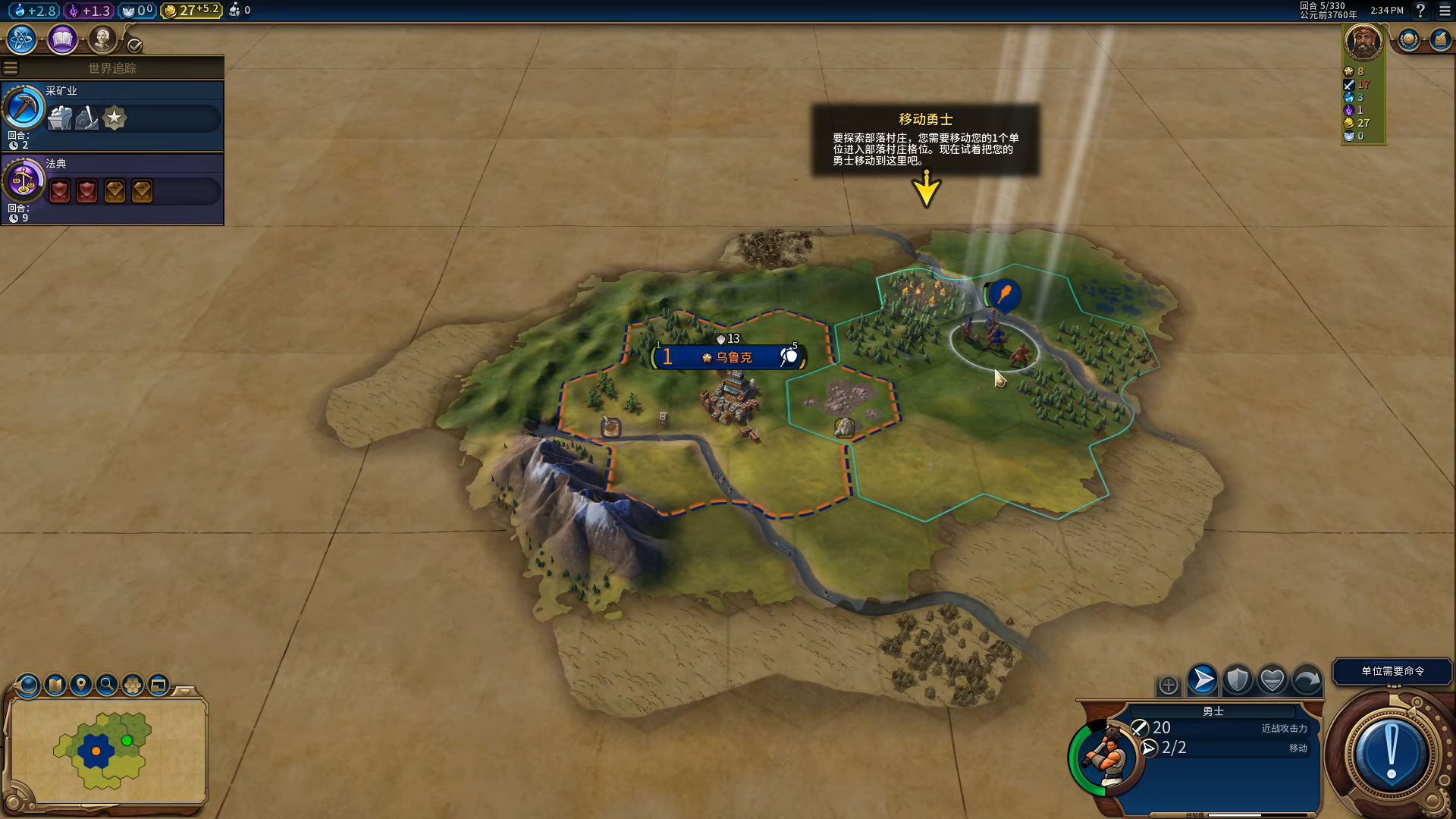Open the main game menu in top bar
1456x819 pixels.
tap(1445, 11)
